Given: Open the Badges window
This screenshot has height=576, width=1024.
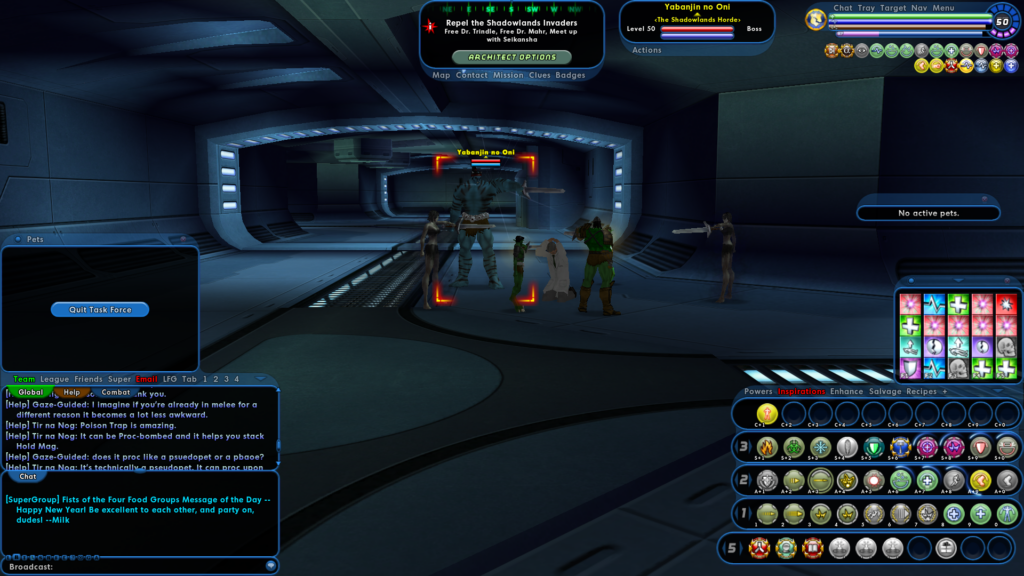Looking at the screenshot, I should (x=570, y=75).
